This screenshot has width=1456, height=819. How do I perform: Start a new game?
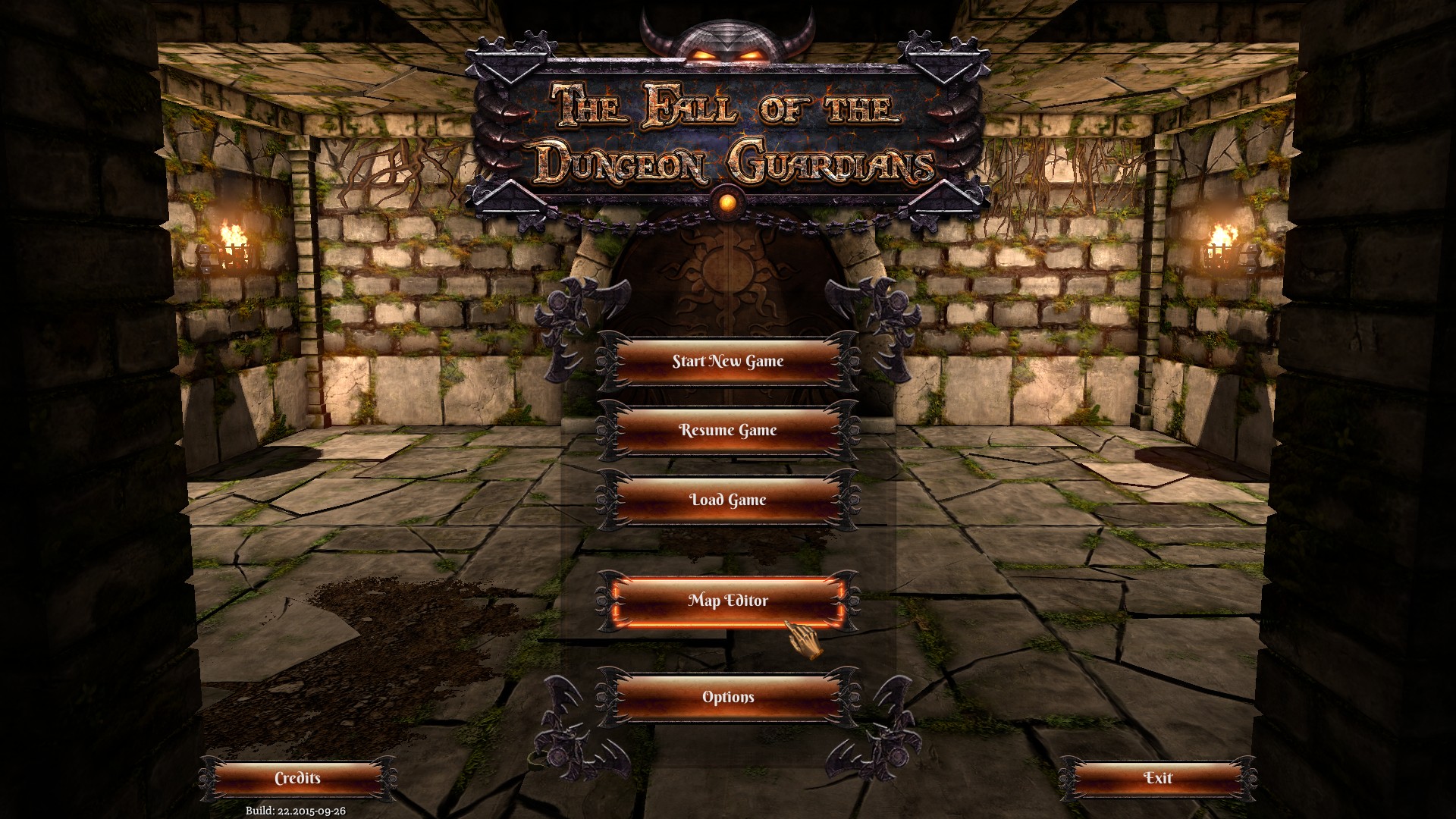(x=727, y=362)
